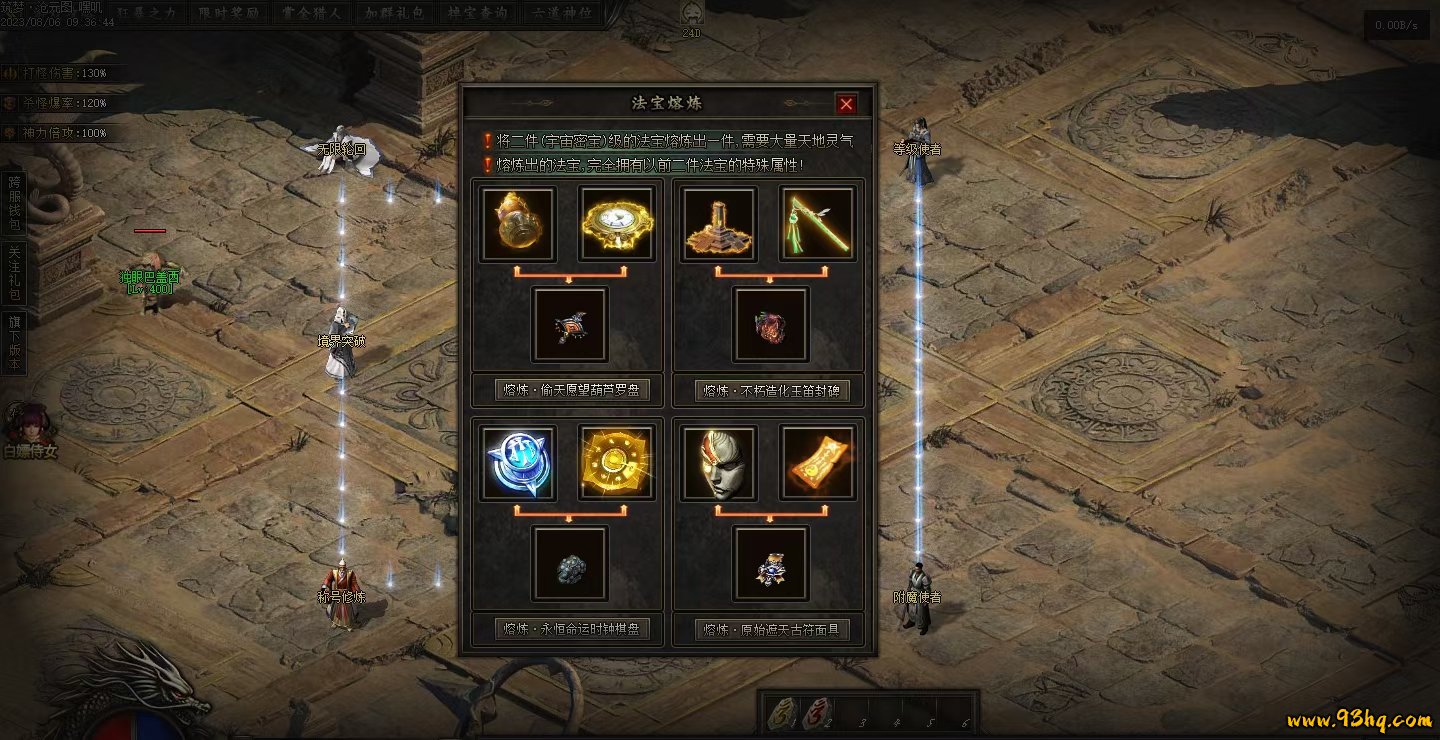The height and width of the screenshot is (740, 1440).
Task: Pick the white mask treasure slot
Action: click(719, 462)
